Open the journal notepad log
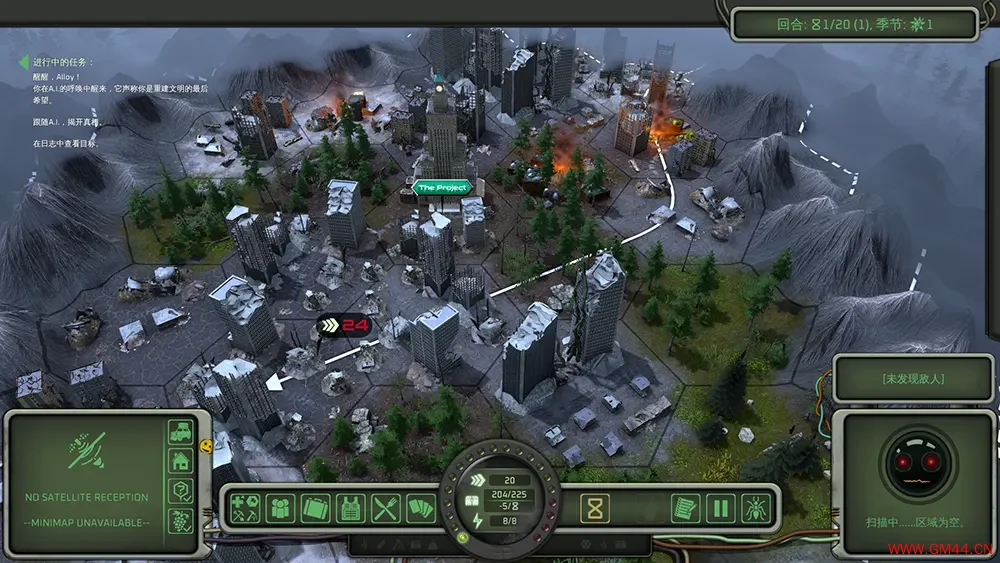This screenshot has width=1000, height=563. (684, 509)
